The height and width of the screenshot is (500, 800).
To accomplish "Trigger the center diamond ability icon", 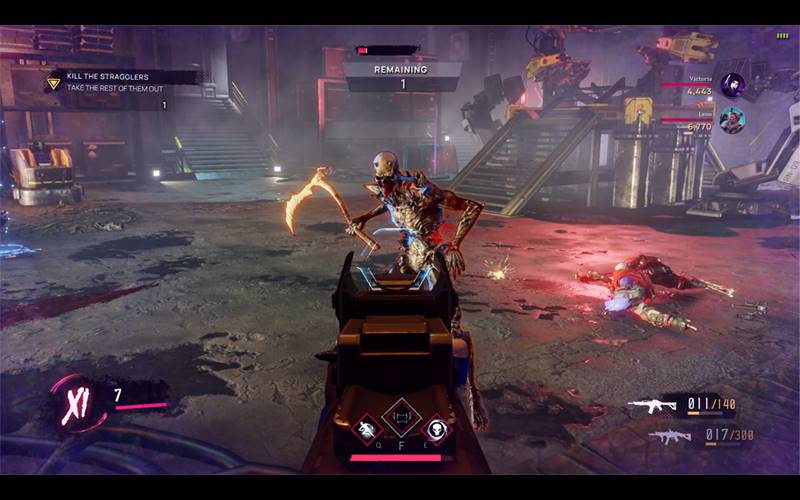I will coord(401,417).
